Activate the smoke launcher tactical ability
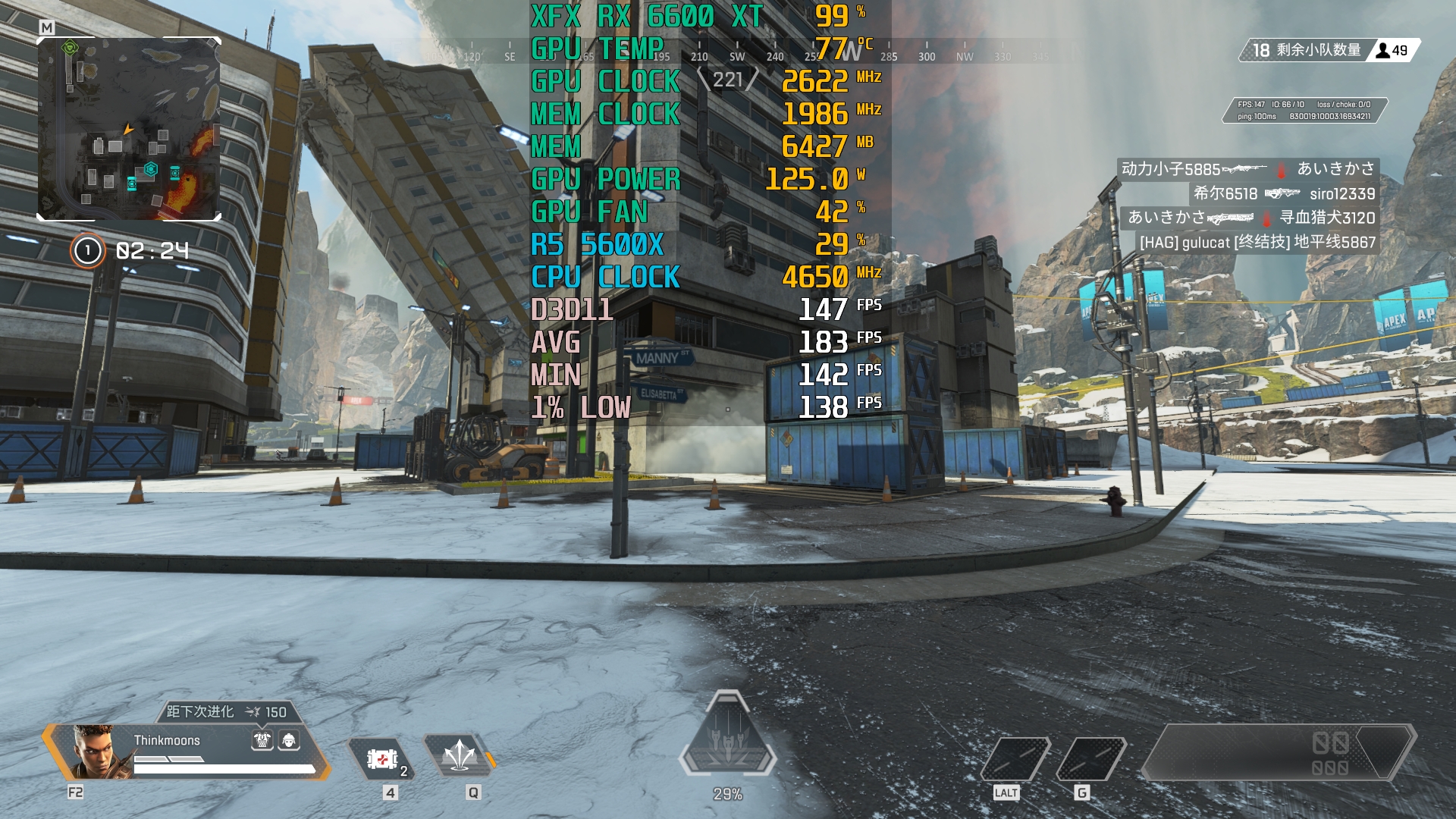The width and height of the screenshot is (1456, 819). (x=460, y=756)
